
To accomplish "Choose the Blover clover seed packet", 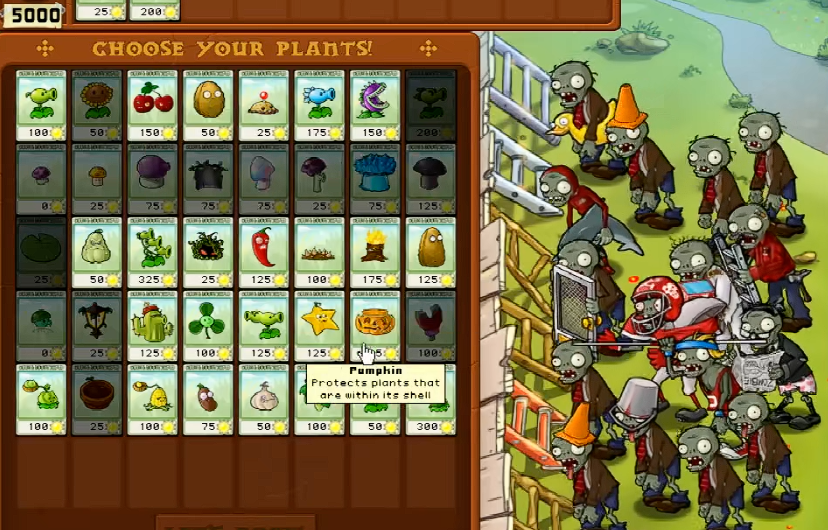I will (x=208, y=326).
